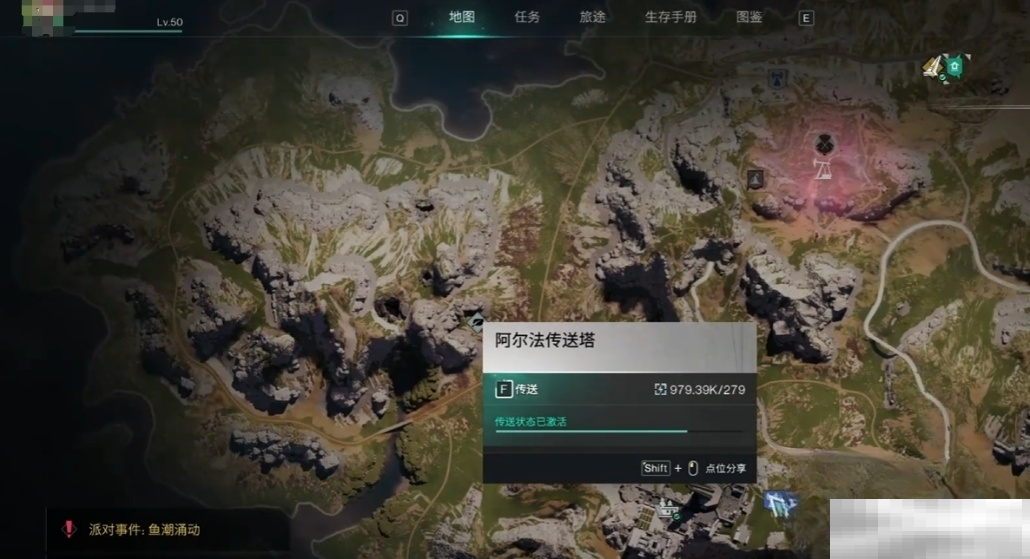Click the blue glowing tower marker
The width and height of the screenshot is (1030, 559).
point(779,503)
